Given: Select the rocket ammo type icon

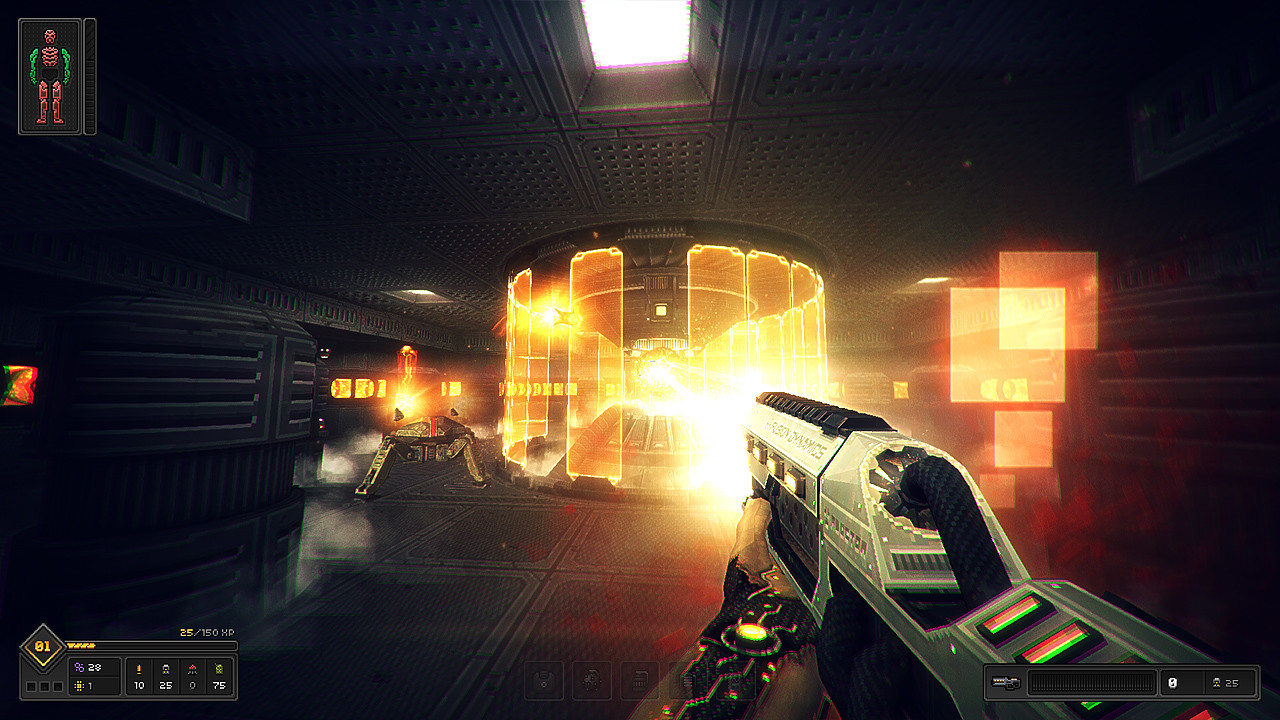Looking at the screenshot, I should [x=193, y=669].
